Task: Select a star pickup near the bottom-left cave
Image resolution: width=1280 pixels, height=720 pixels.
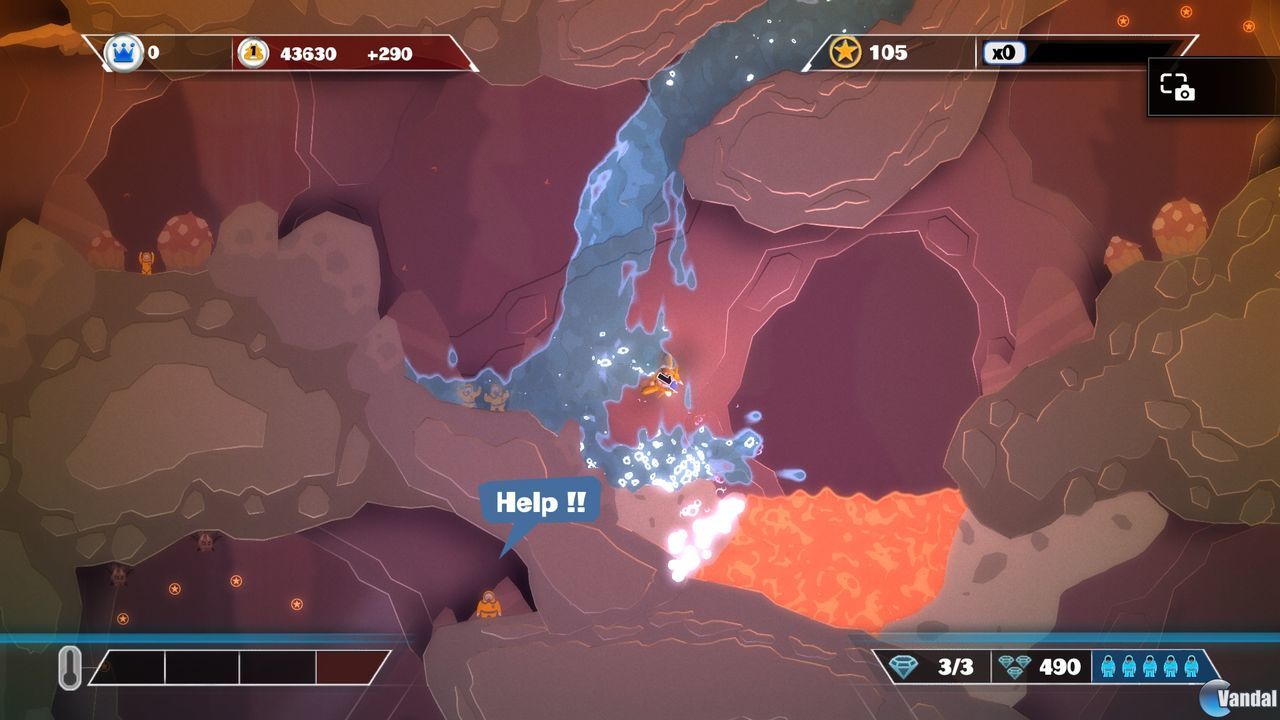Action: pyautogui.click(x=174, y=588)
